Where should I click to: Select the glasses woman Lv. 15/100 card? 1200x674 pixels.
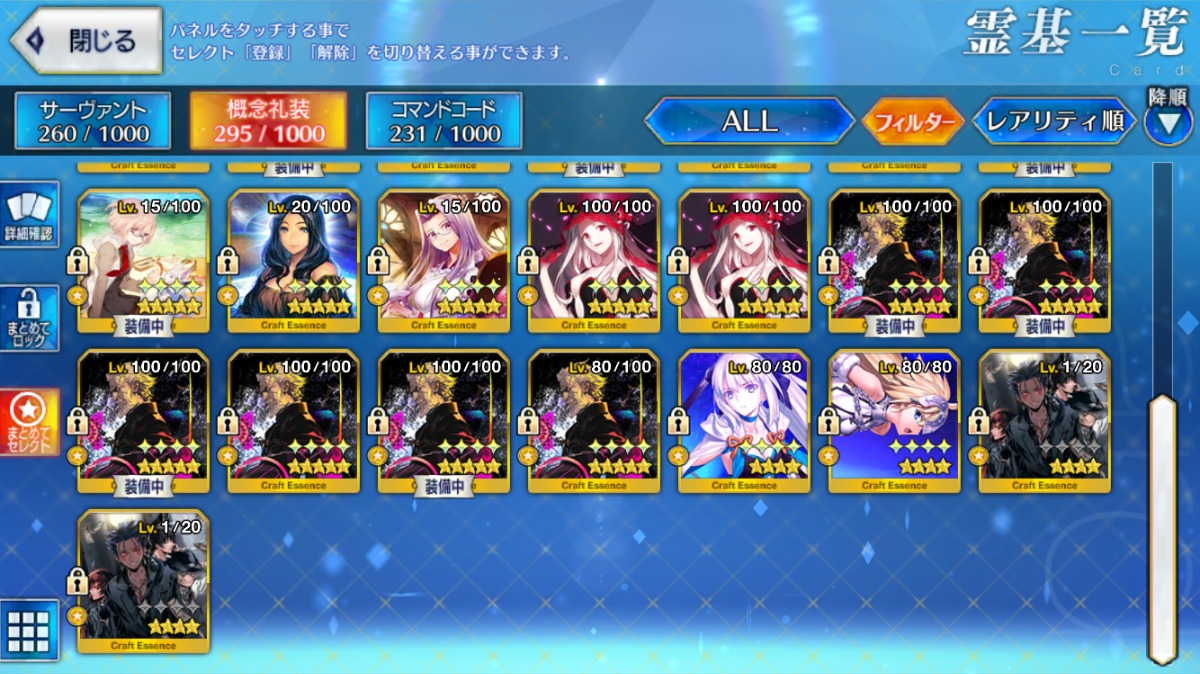tap(444, 260)
